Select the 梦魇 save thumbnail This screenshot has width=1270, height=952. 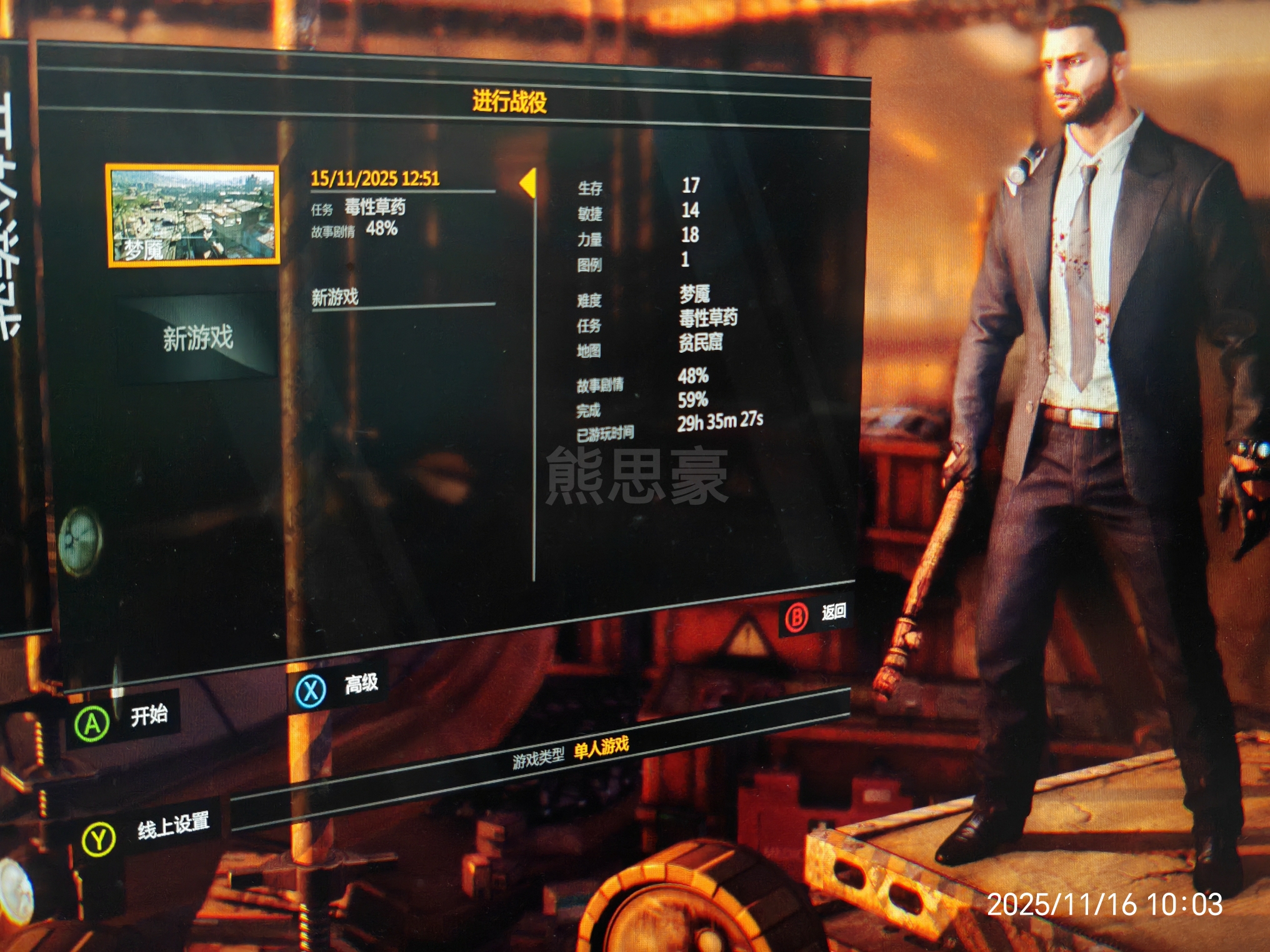click(x=193, y=216)
